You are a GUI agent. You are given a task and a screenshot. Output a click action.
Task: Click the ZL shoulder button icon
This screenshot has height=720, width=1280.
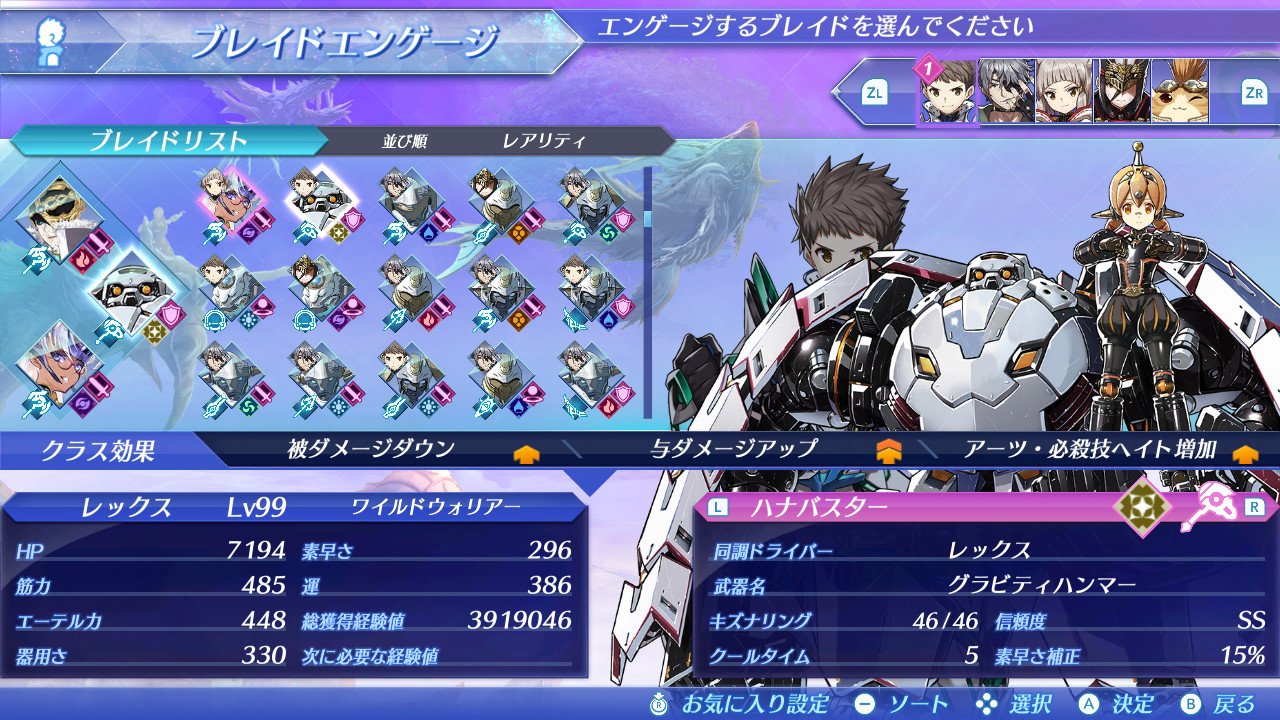click(x=872, y=90)
